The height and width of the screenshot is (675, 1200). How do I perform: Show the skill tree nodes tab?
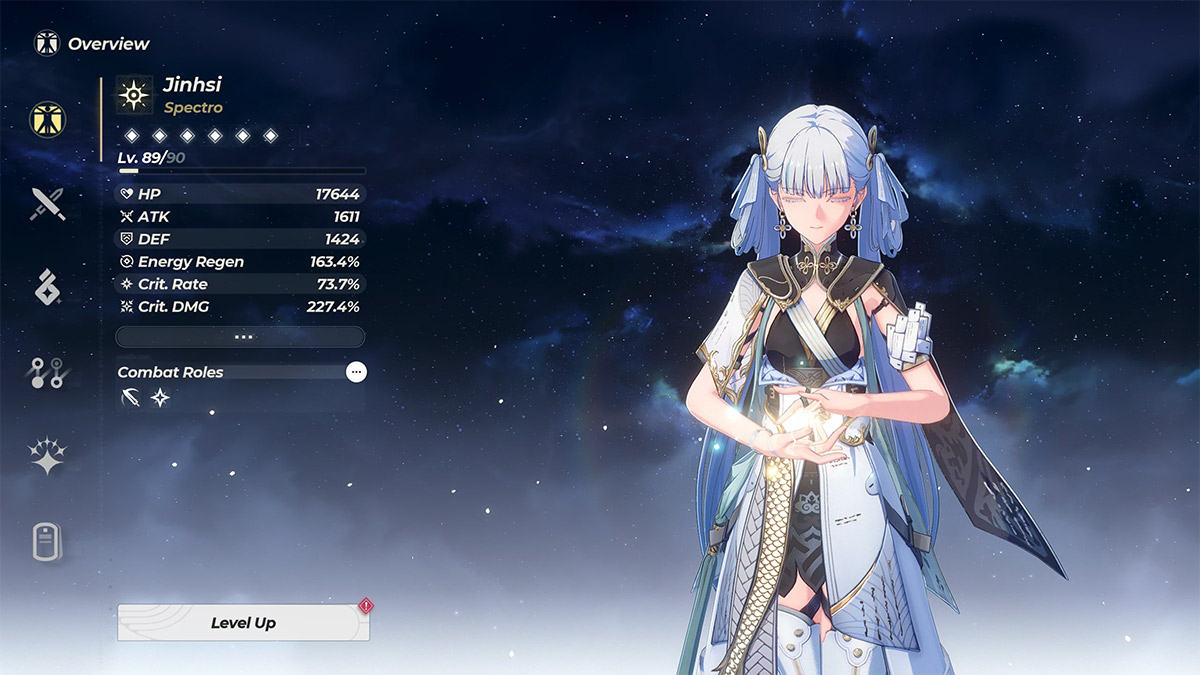pos(47,372)
